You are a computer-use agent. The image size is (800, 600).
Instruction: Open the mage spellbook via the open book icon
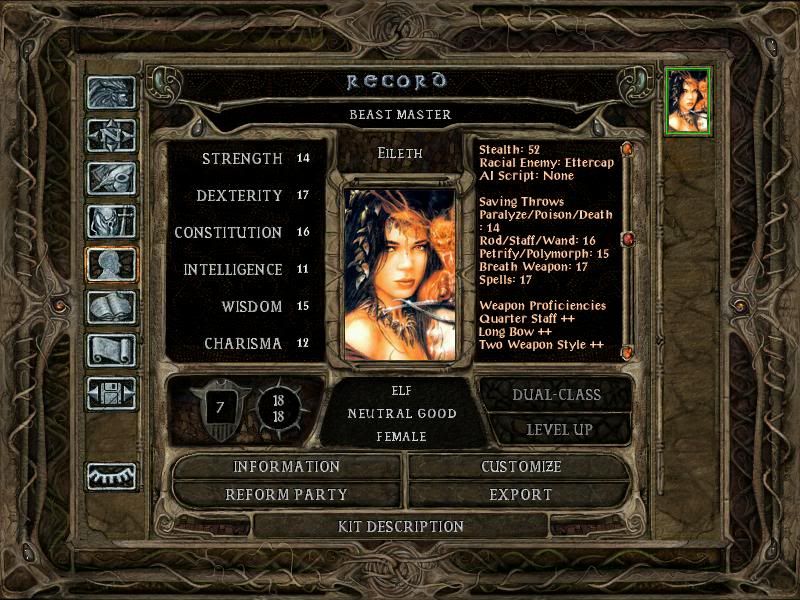point(111,307)
